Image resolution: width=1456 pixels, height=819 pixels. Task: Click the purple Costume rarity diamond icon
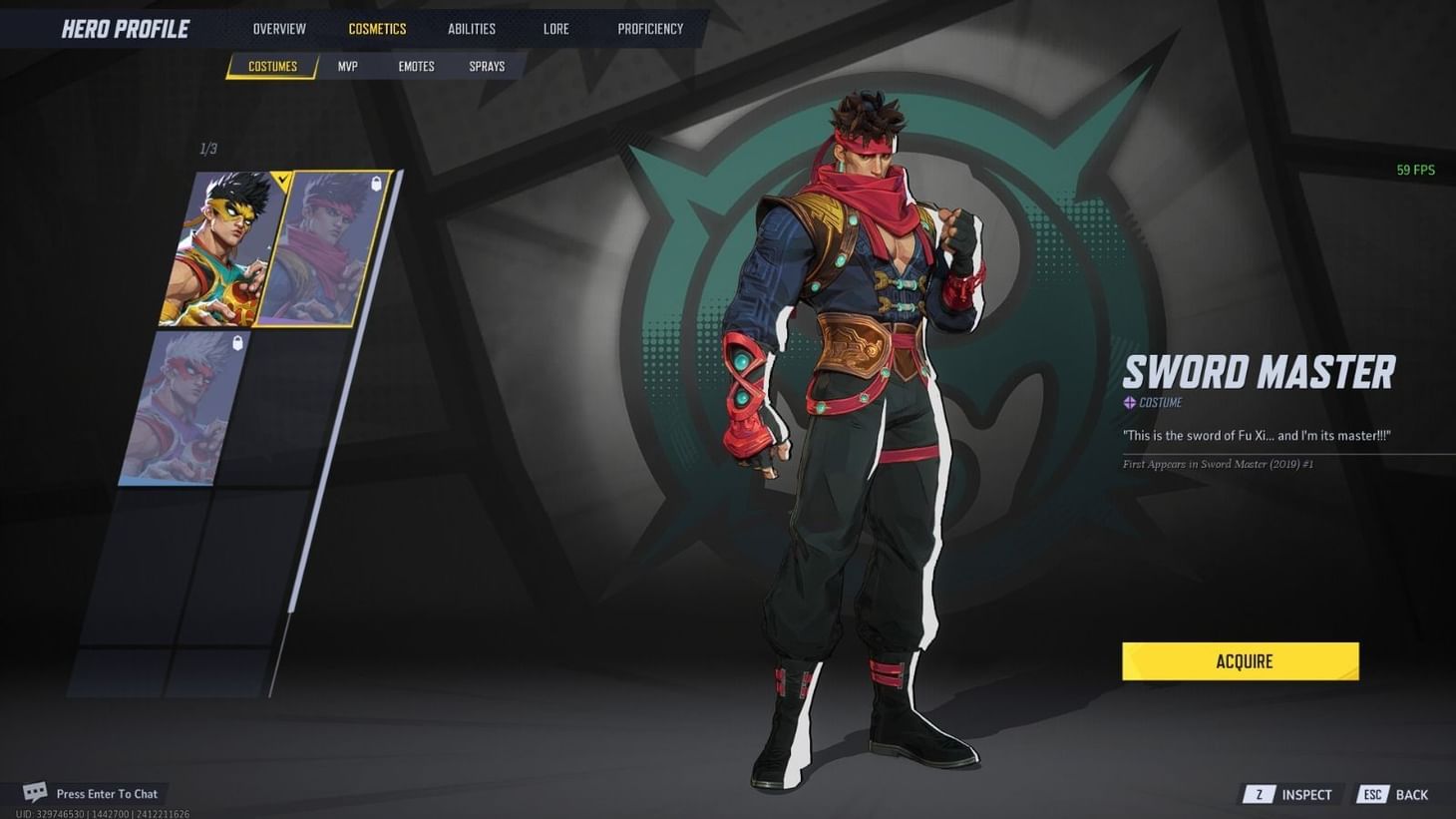1129,403
